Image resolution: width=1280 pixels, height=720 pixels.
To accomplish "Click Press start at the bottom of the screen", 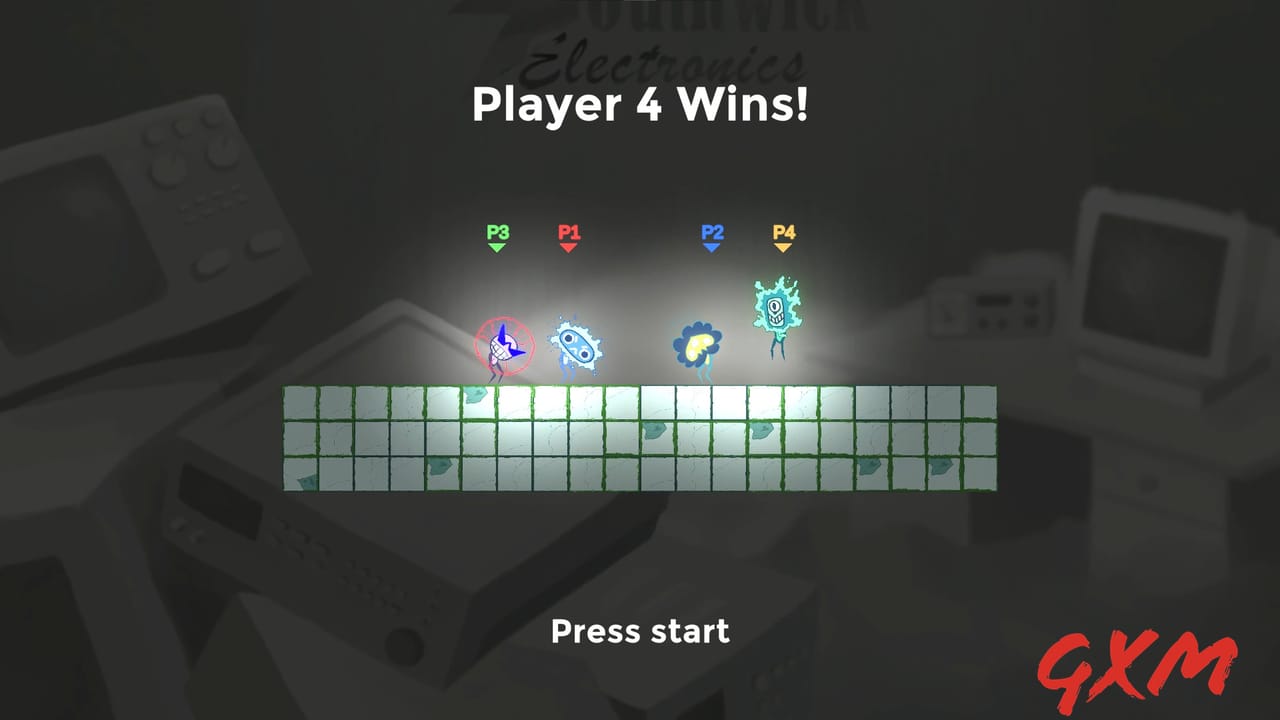I will tap(639, 631).
